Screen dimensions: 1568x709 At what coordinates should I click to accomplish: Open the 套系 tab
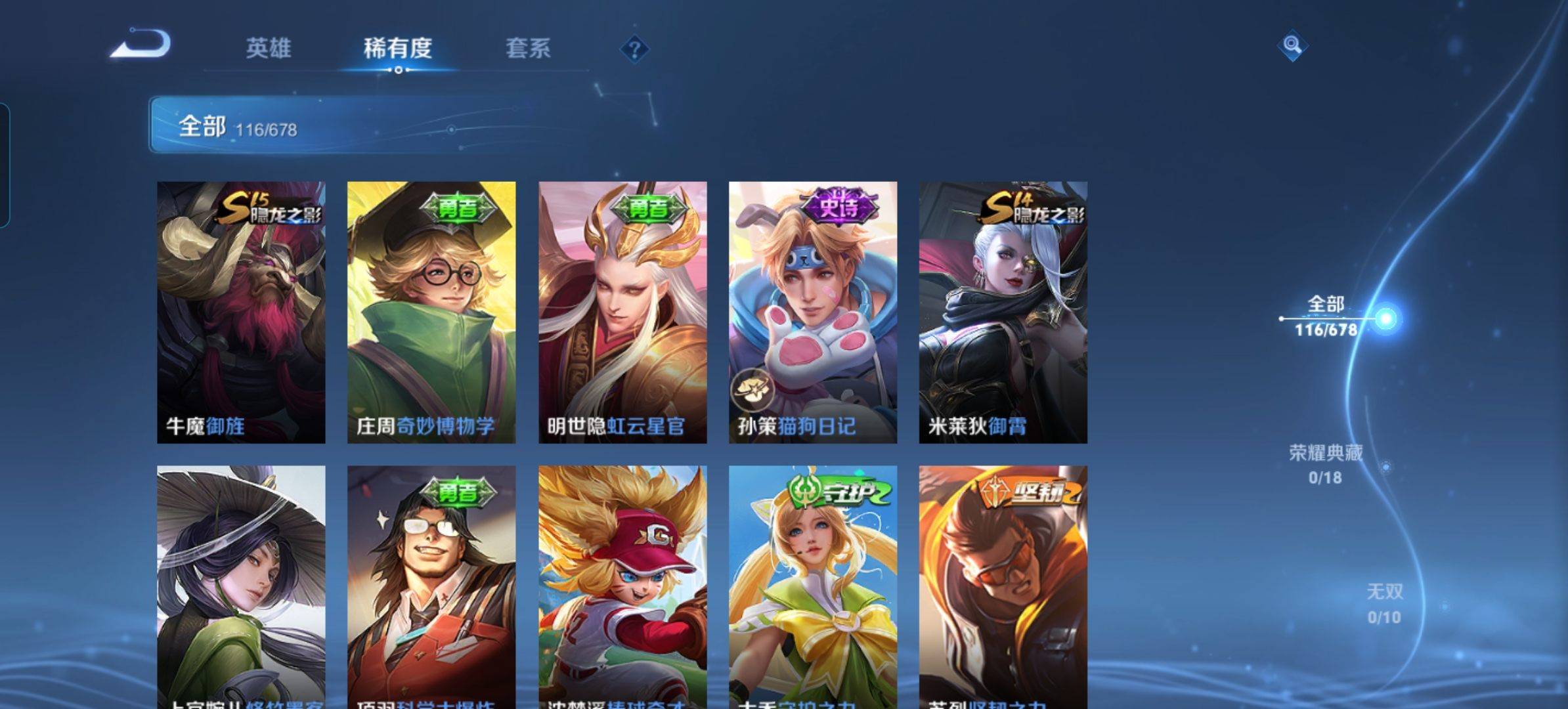528,48
